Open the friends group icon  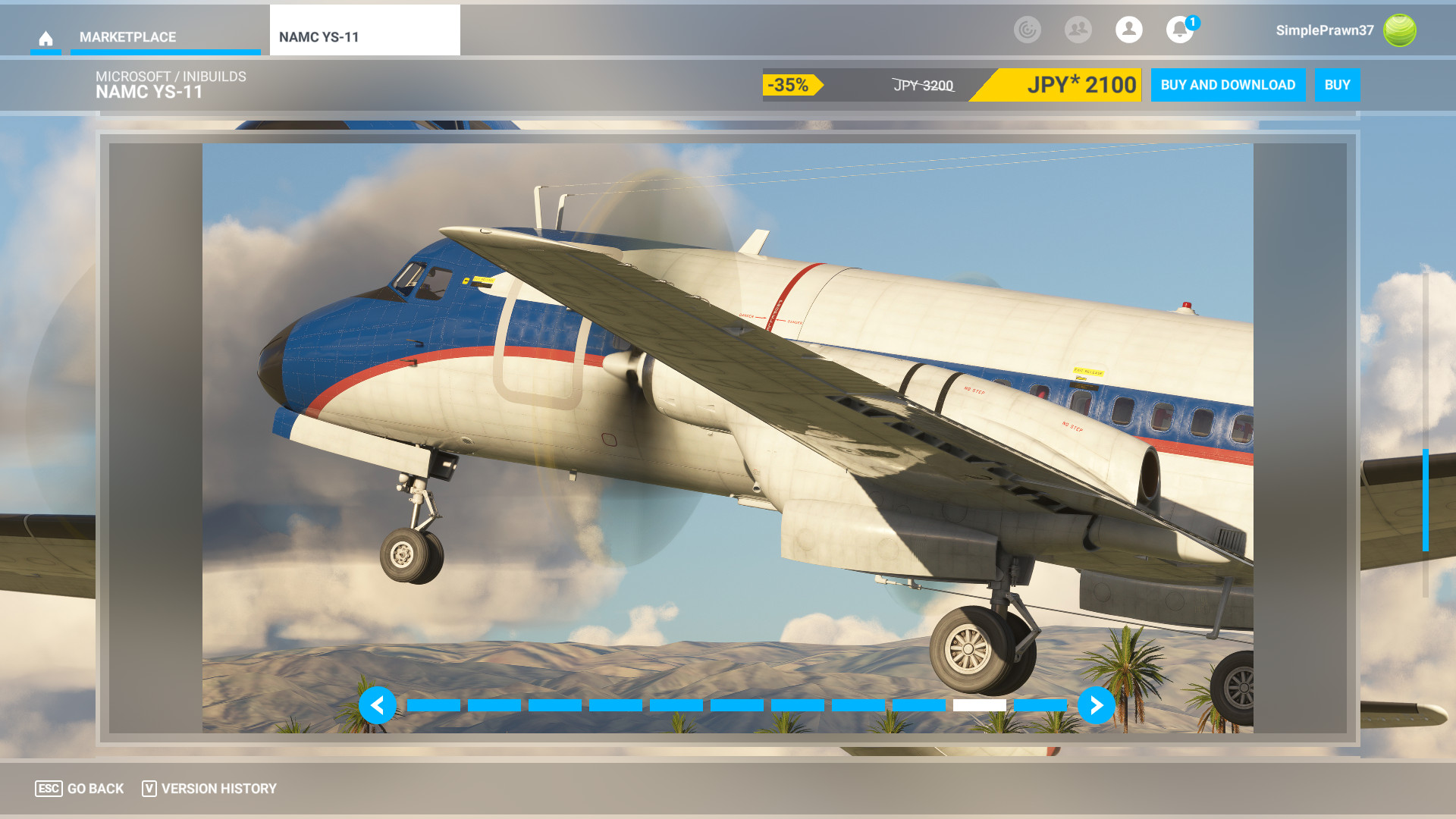[x=1078, y=30]
